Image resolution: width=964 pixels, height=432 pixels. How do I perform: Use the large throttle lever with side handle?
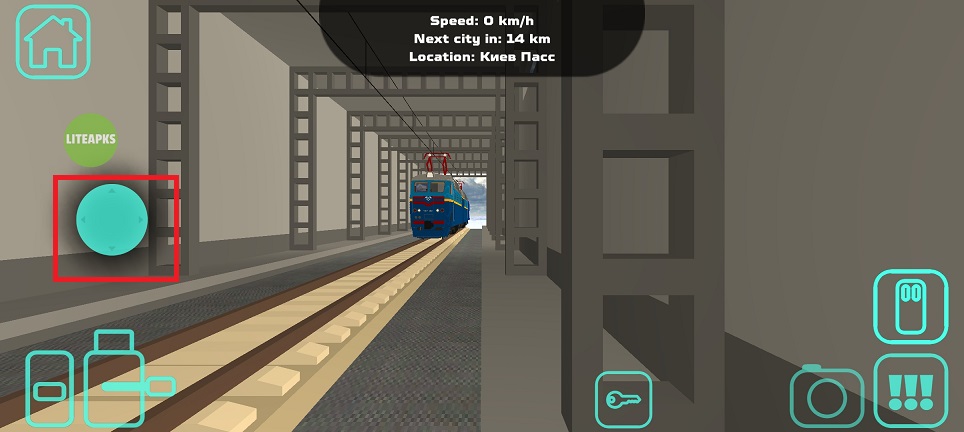(x=116, y=380)
